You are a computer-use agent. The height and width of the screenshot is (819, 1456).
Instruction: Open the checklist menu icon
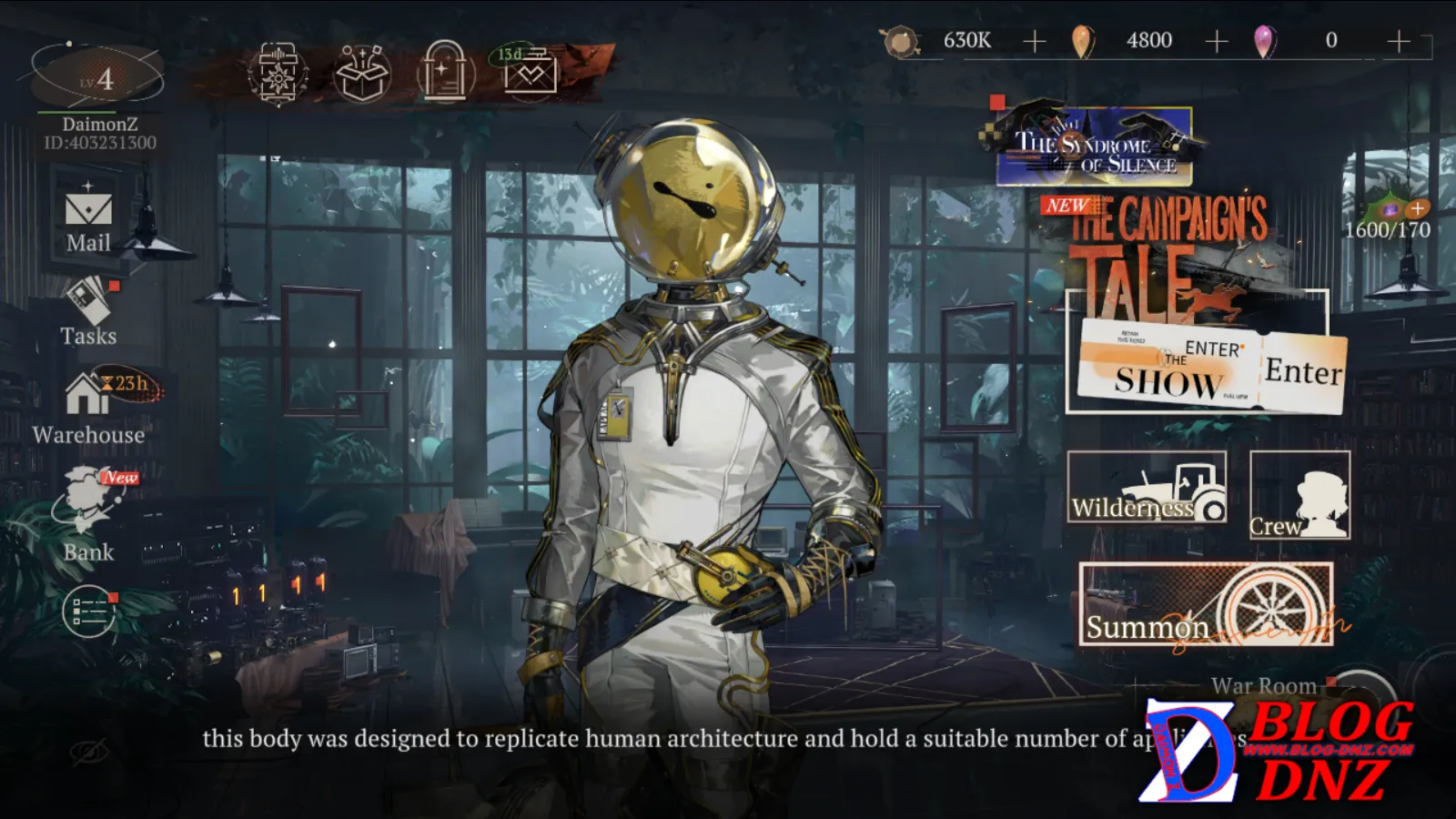click(x=89, y=612)
